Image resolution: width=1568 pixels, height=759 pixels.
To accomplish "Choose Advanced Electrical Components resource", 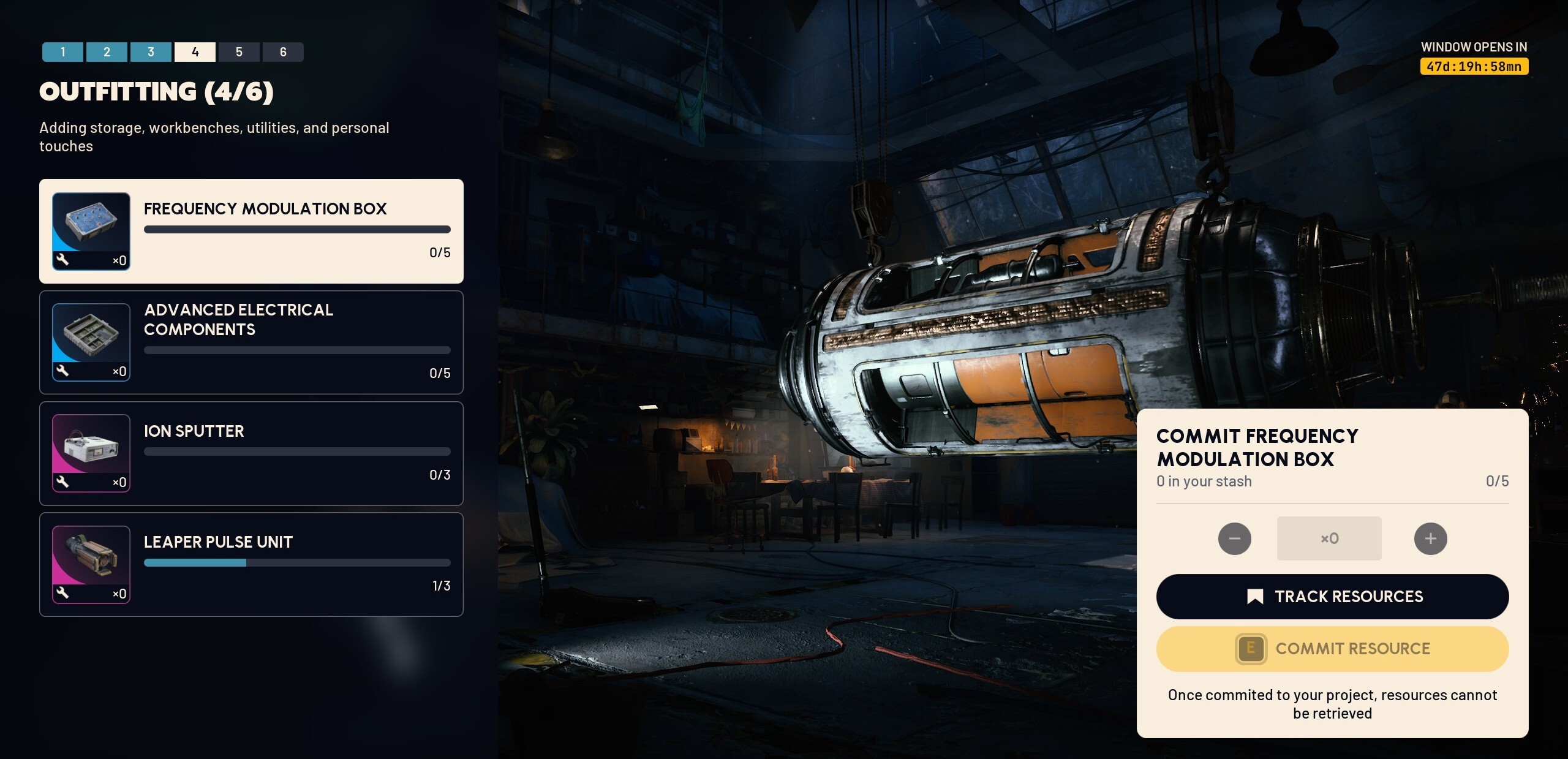I will pyautogui.click(x=251, y=342).
